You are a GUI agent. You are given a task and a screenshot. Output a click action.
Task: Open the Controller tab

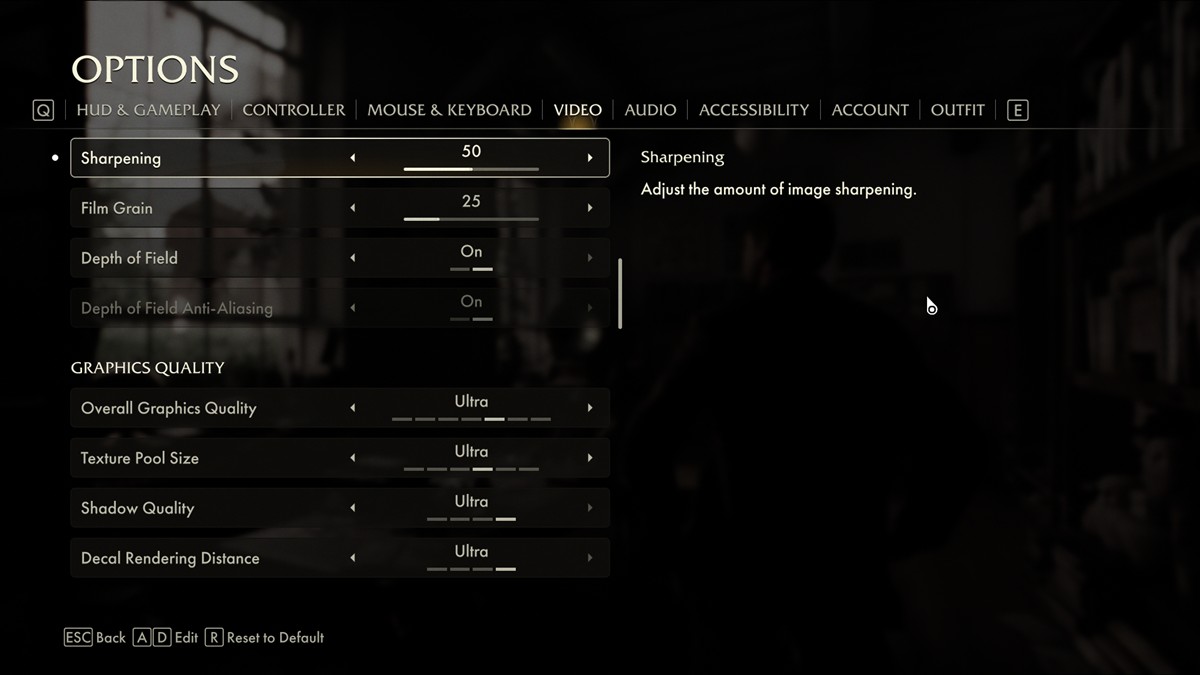pyautogui.click(x=294, y=110)
